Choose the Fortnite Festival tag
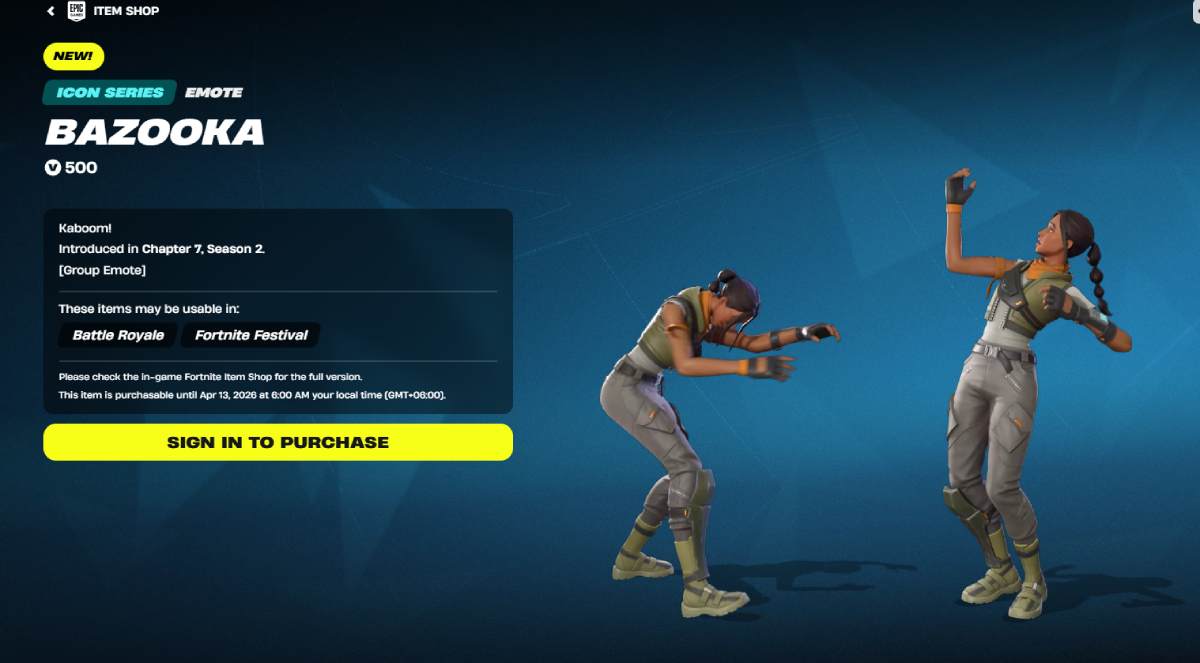 (x=251, y=335)
